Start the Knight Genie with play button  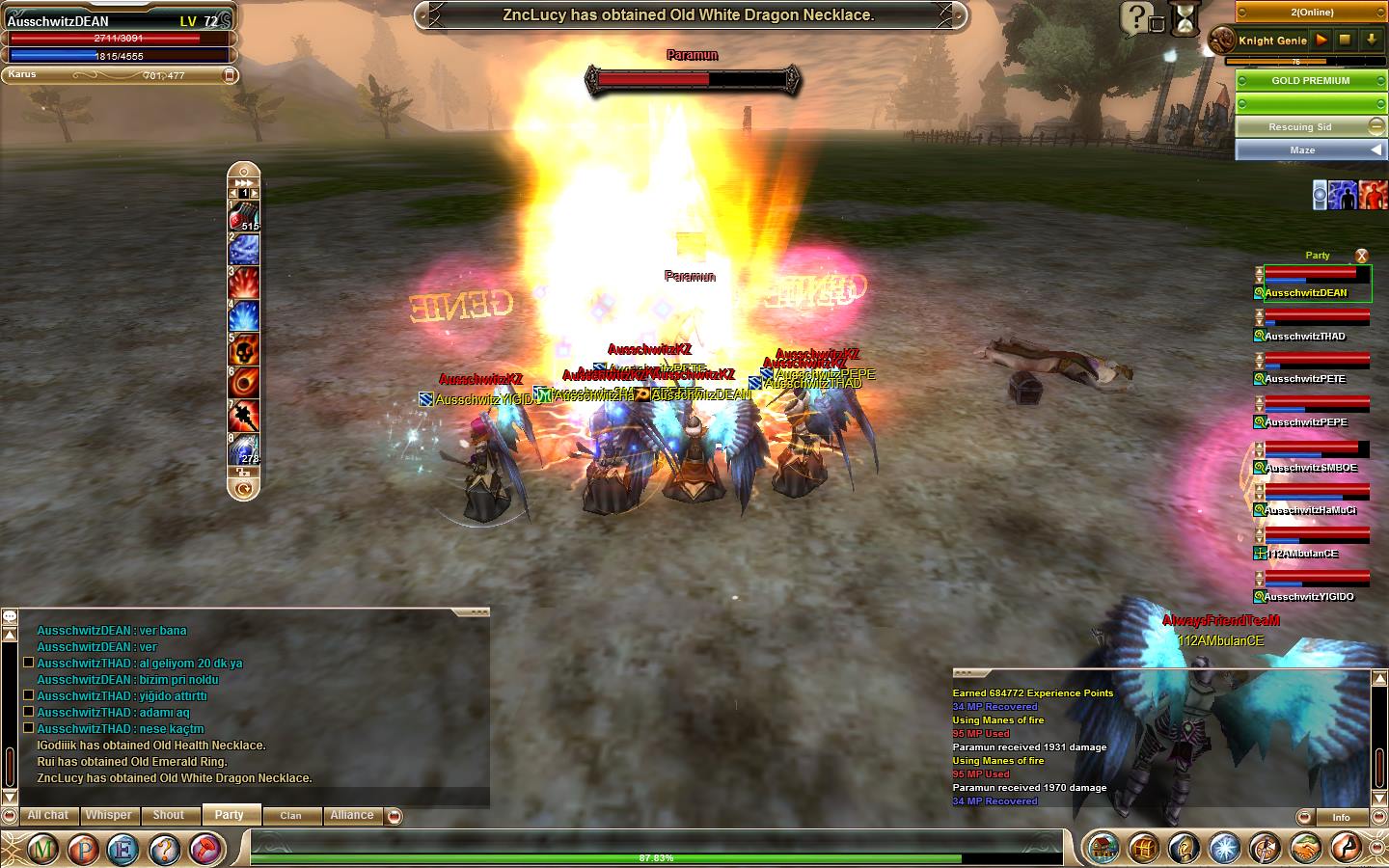(x=1321, y=41)
